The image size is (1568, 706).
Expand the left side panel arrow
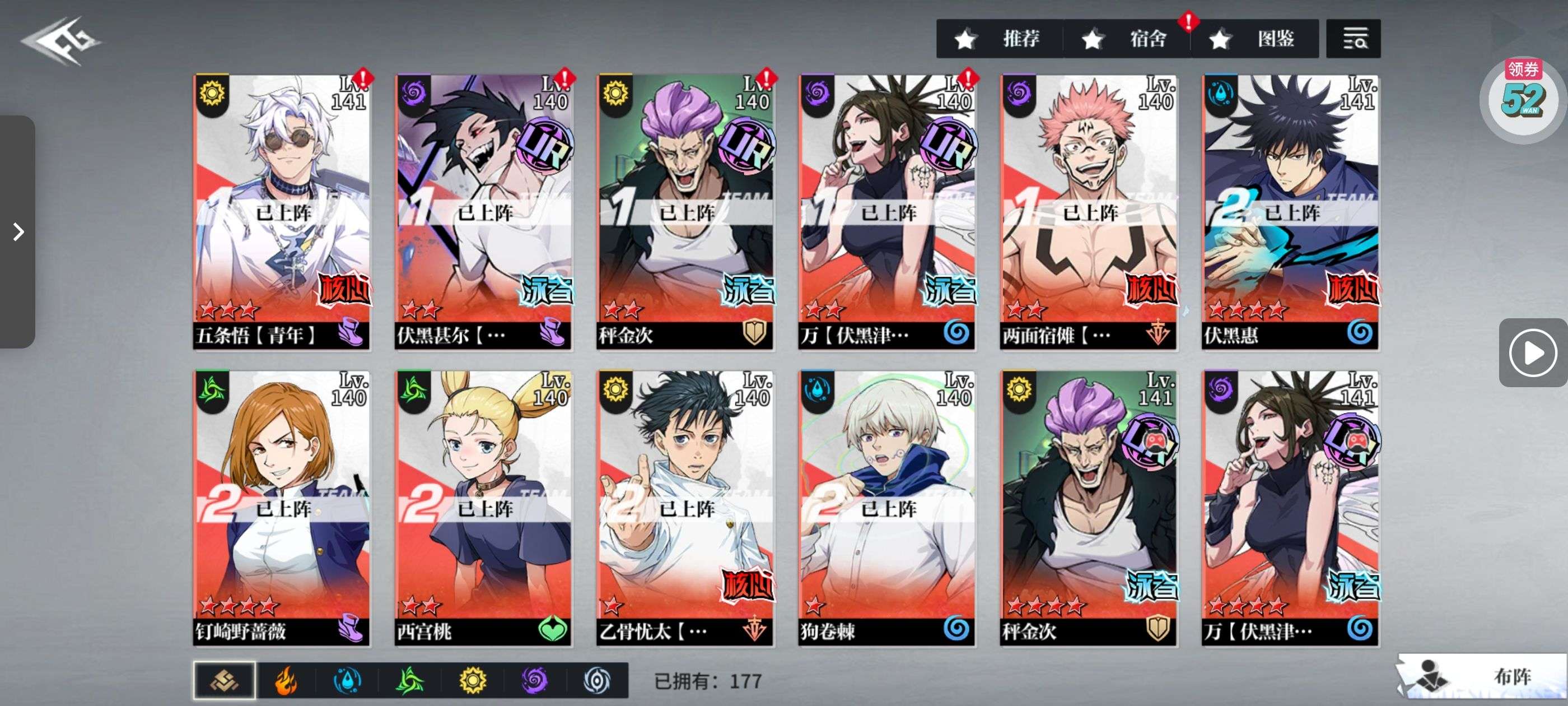pos(18,231)
